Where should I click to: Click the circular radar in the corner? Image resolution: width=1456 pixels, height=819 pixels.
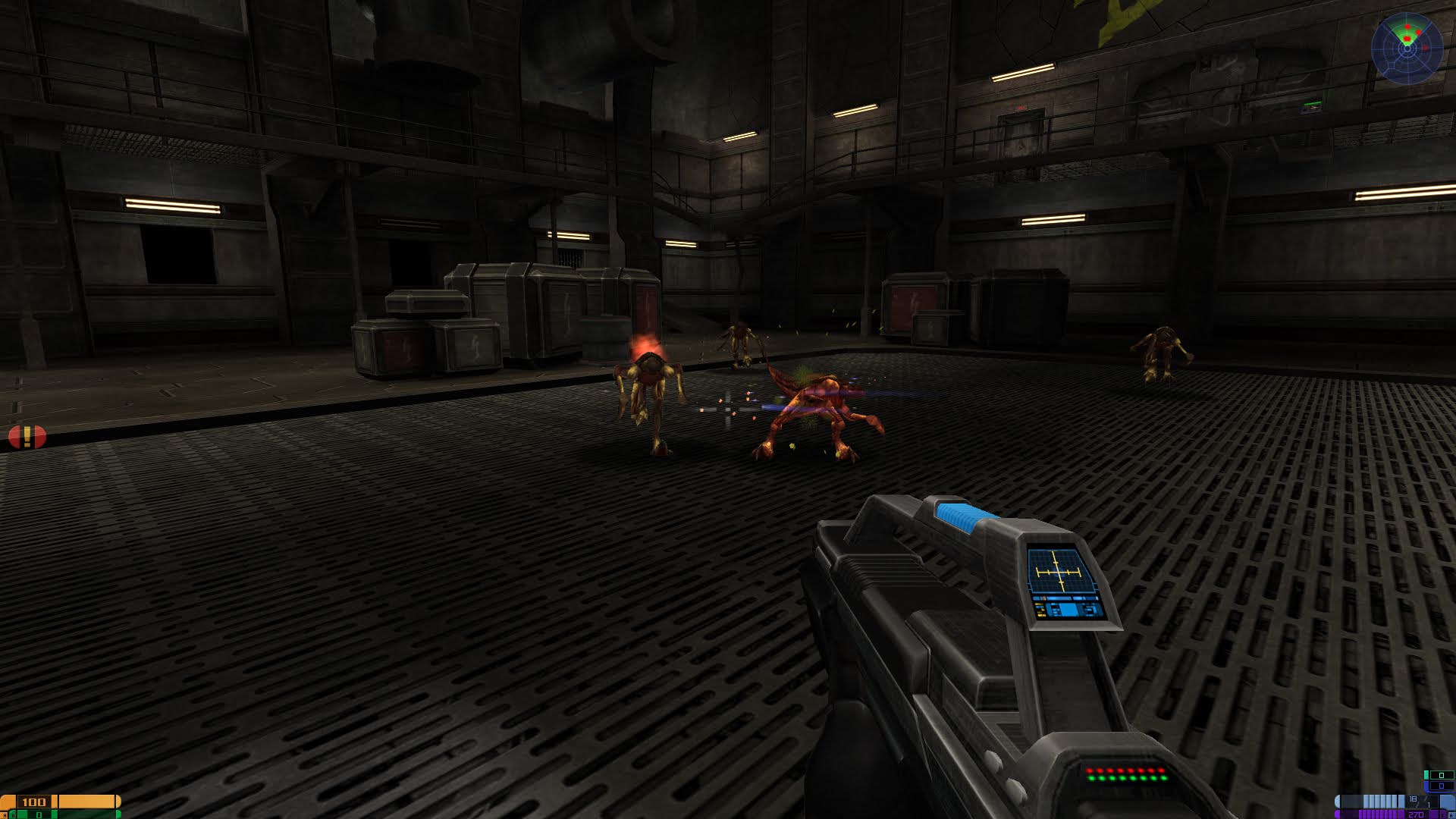[1407, 48]
